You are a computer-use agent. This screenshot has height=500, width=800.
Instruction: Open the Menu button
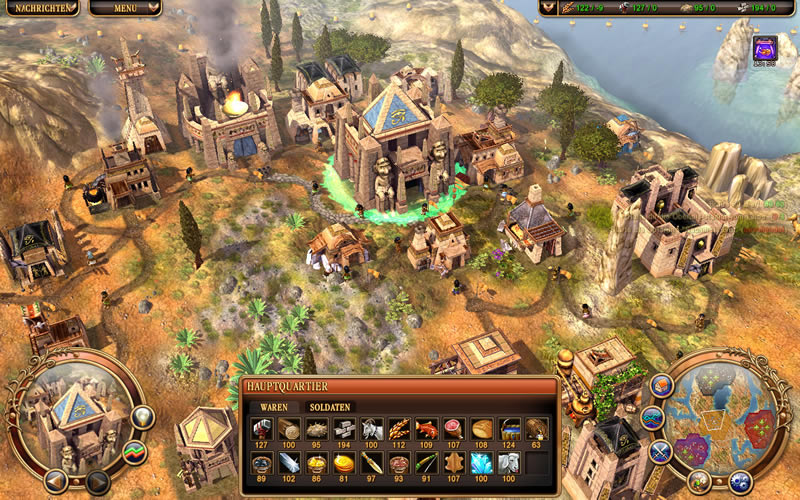(x=125, y=8)
